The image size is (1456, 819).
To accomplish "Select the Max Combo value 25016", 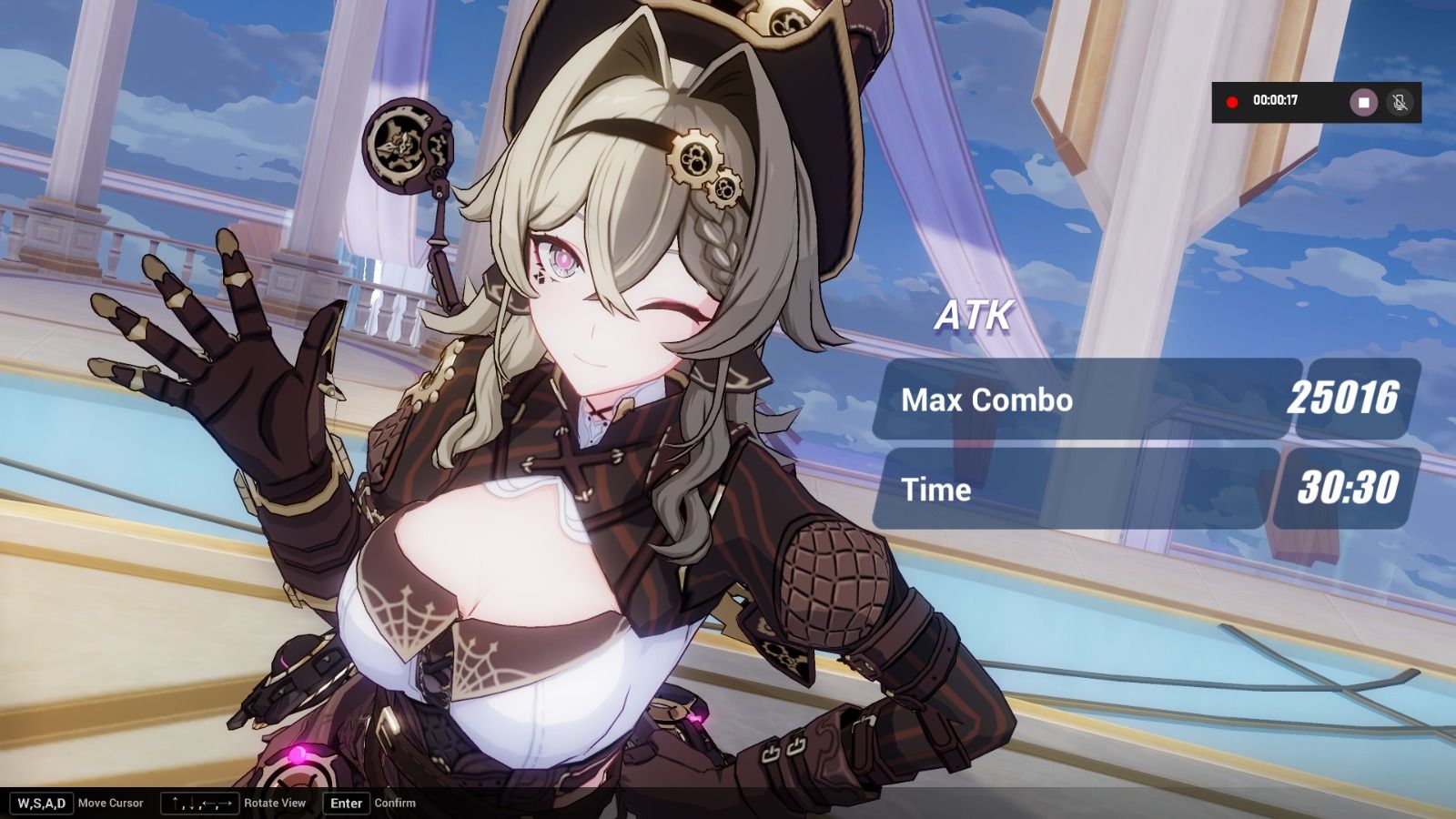I will tap(1345, 399).
